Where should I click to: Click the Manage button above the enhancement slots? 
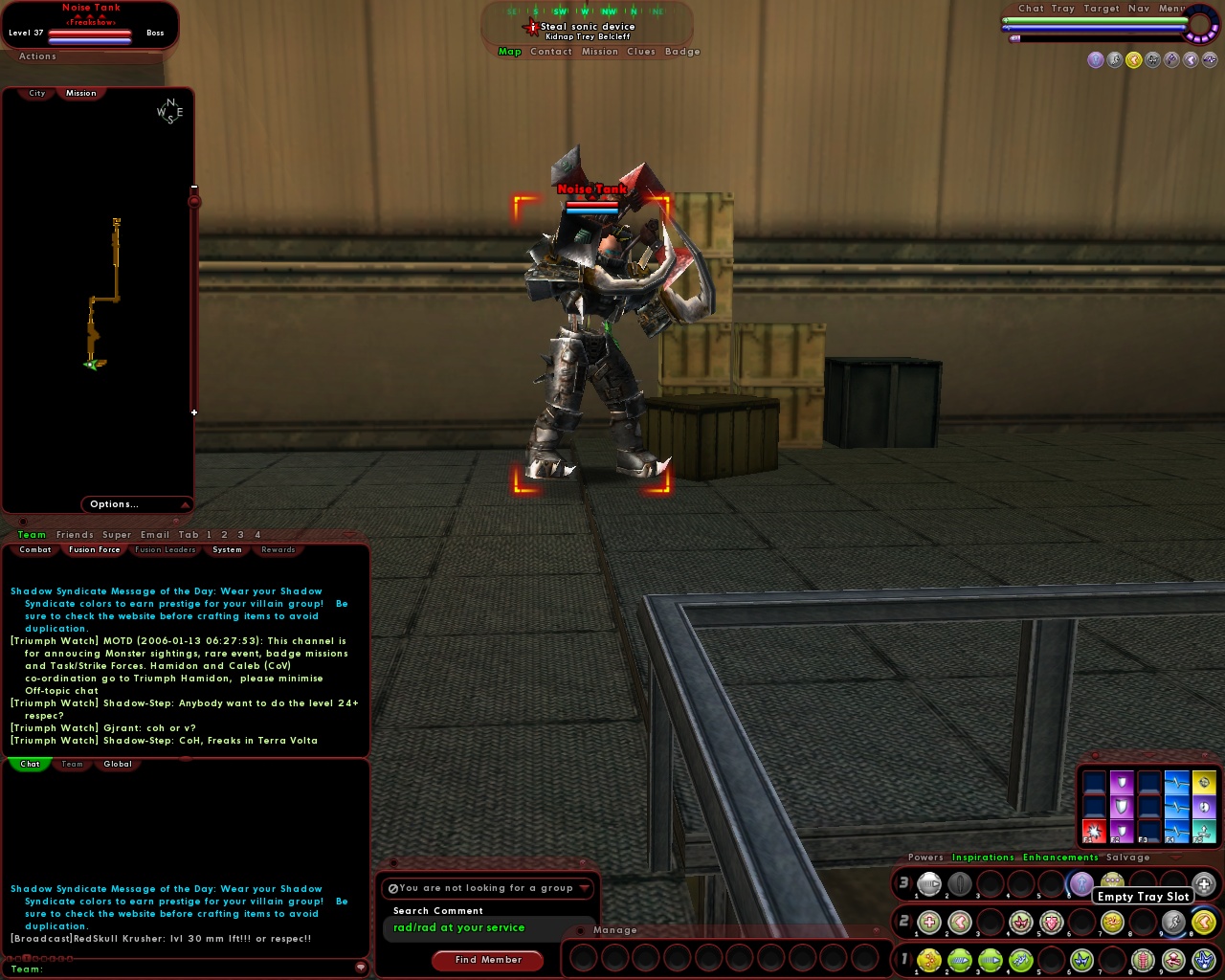tap(616, 929)
